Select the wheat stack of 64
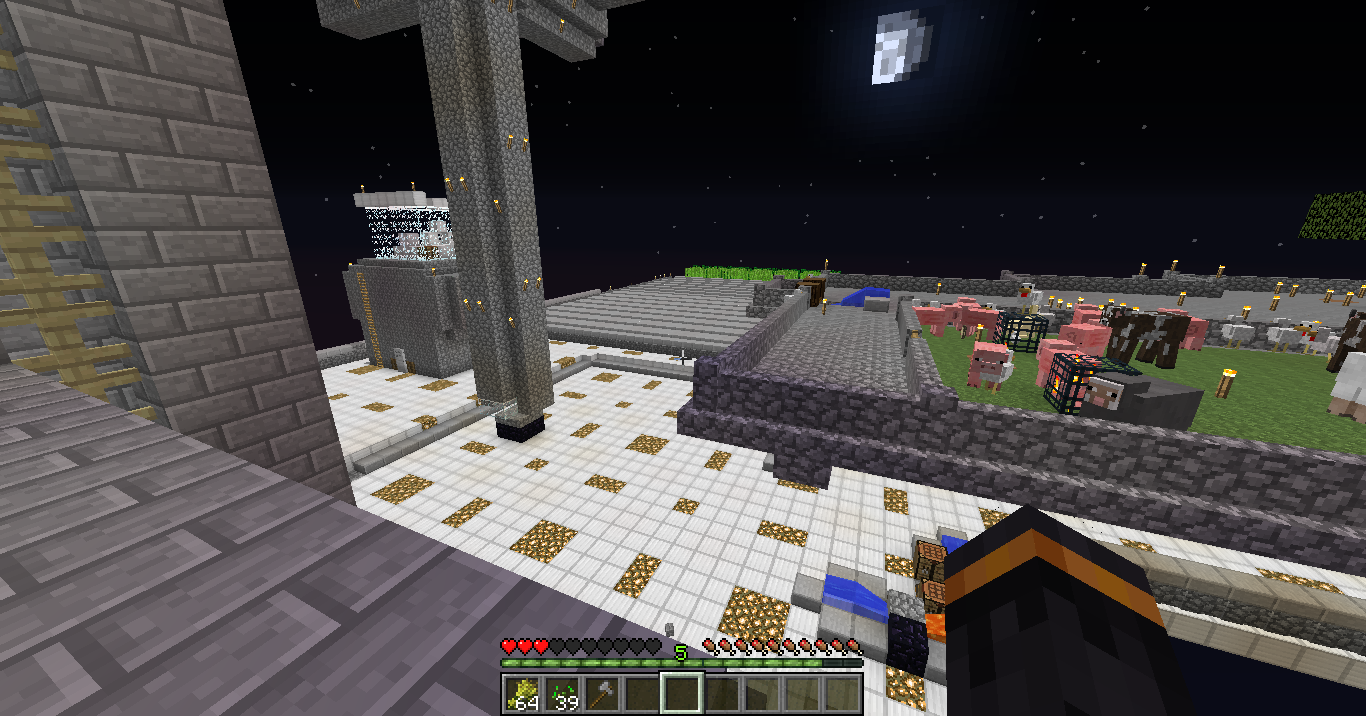 point(522,693)
